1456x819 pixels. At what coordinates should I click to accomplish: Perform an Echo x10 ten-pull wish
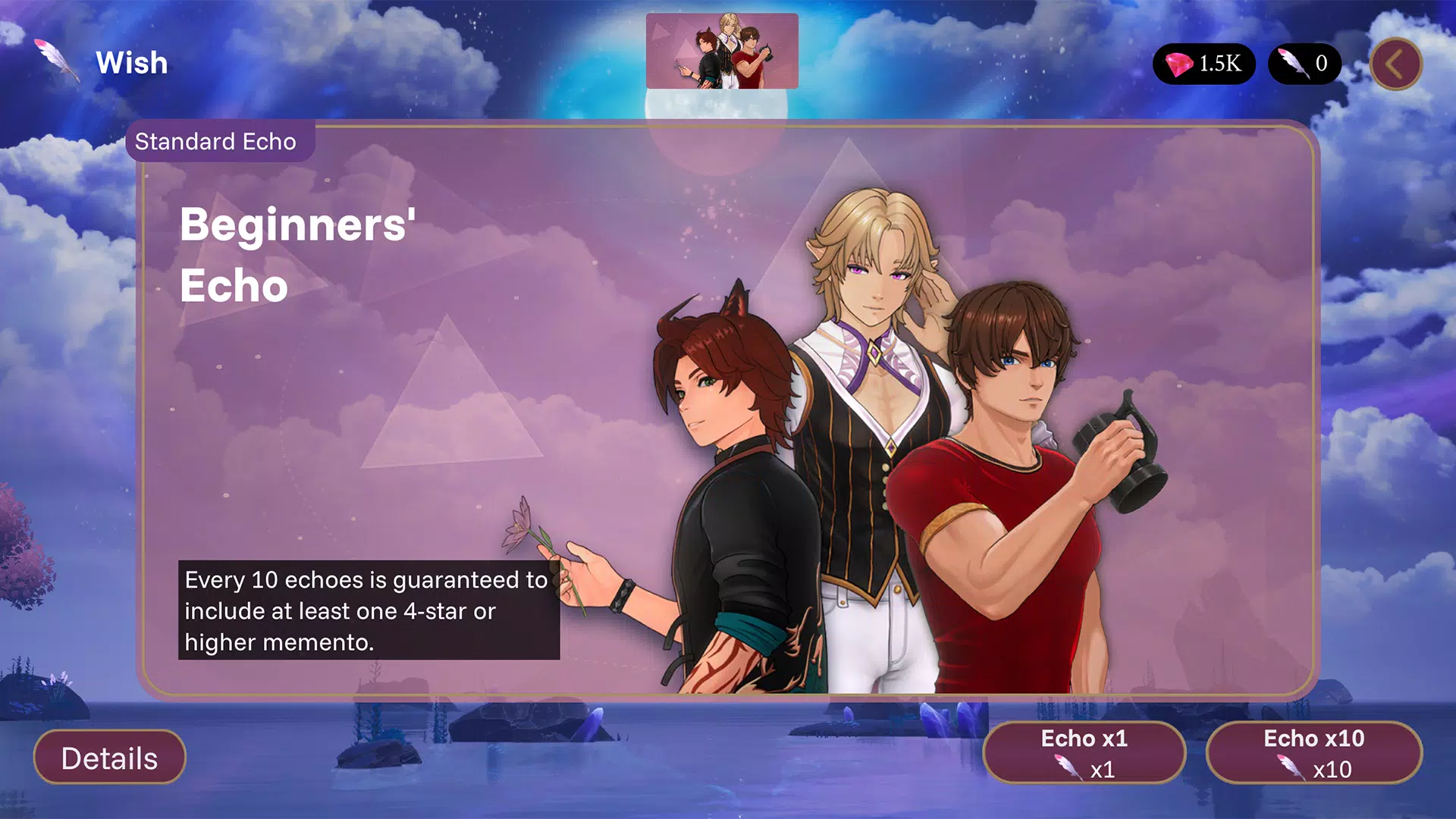click(x=1313, y=753)
